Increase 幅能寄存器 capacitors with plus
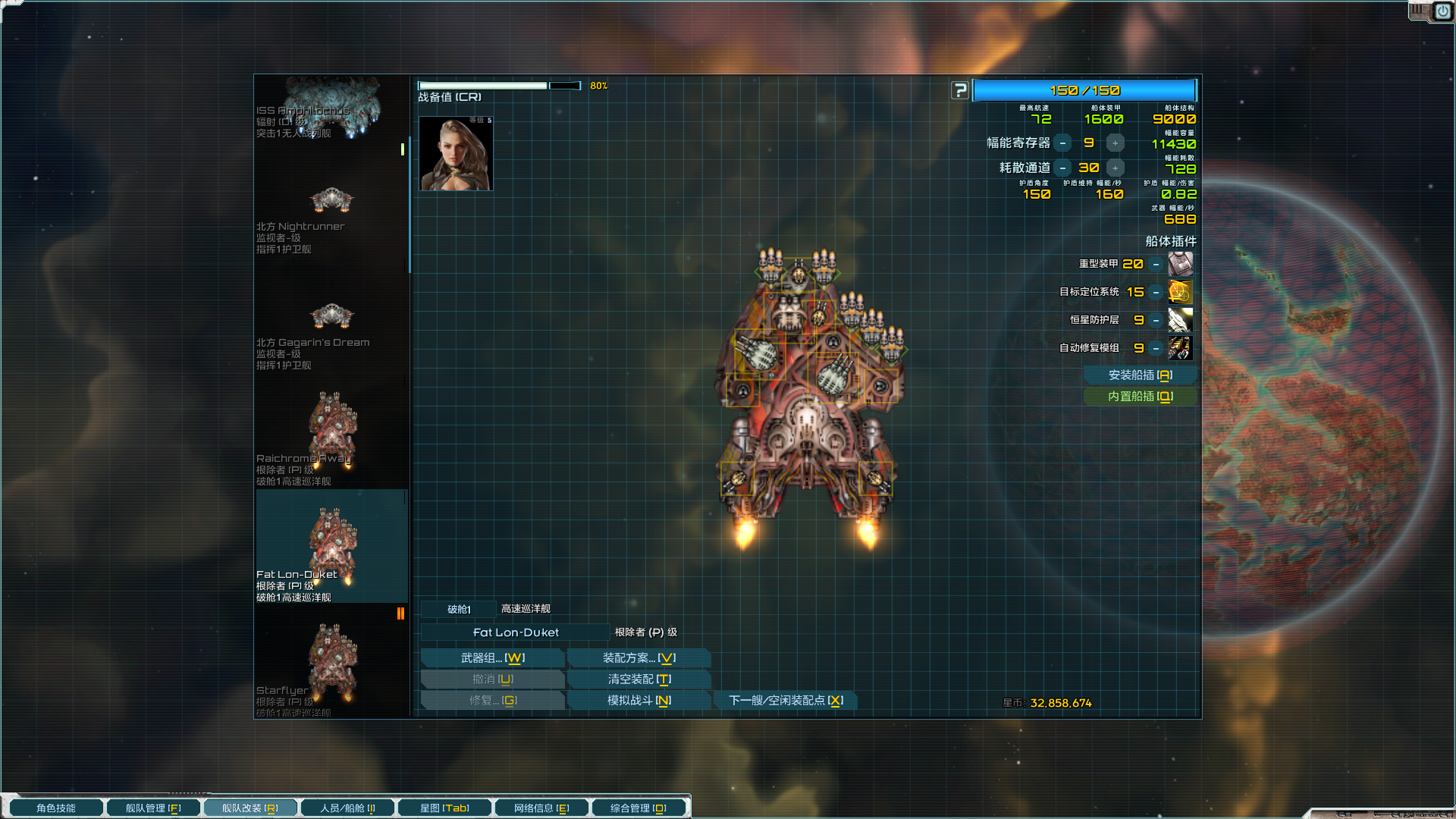This screenshot has height=819, width=1456. point(1115,143)
